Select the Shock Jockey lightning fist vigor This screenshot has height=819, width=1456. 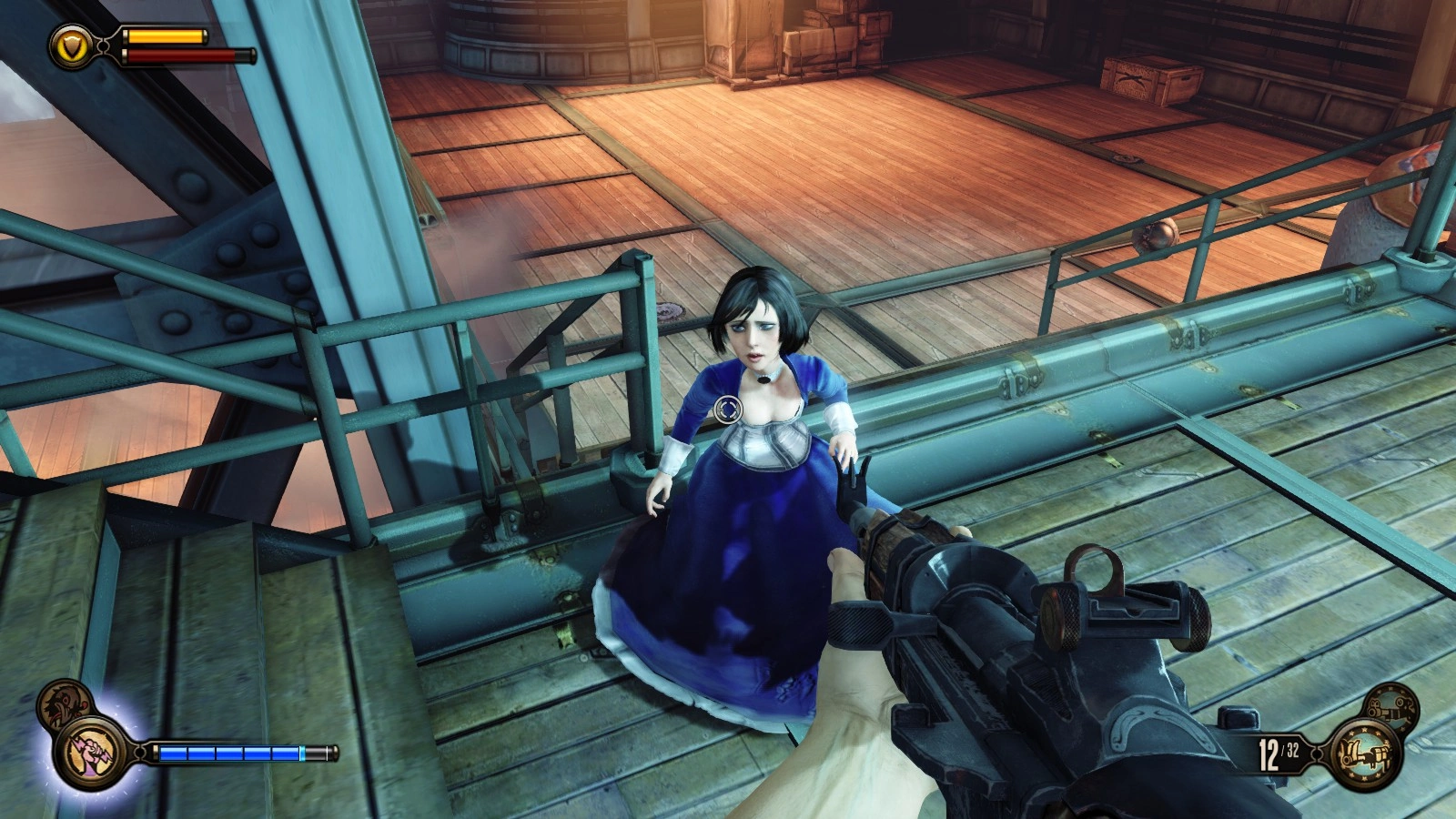(x=88, y=753)
